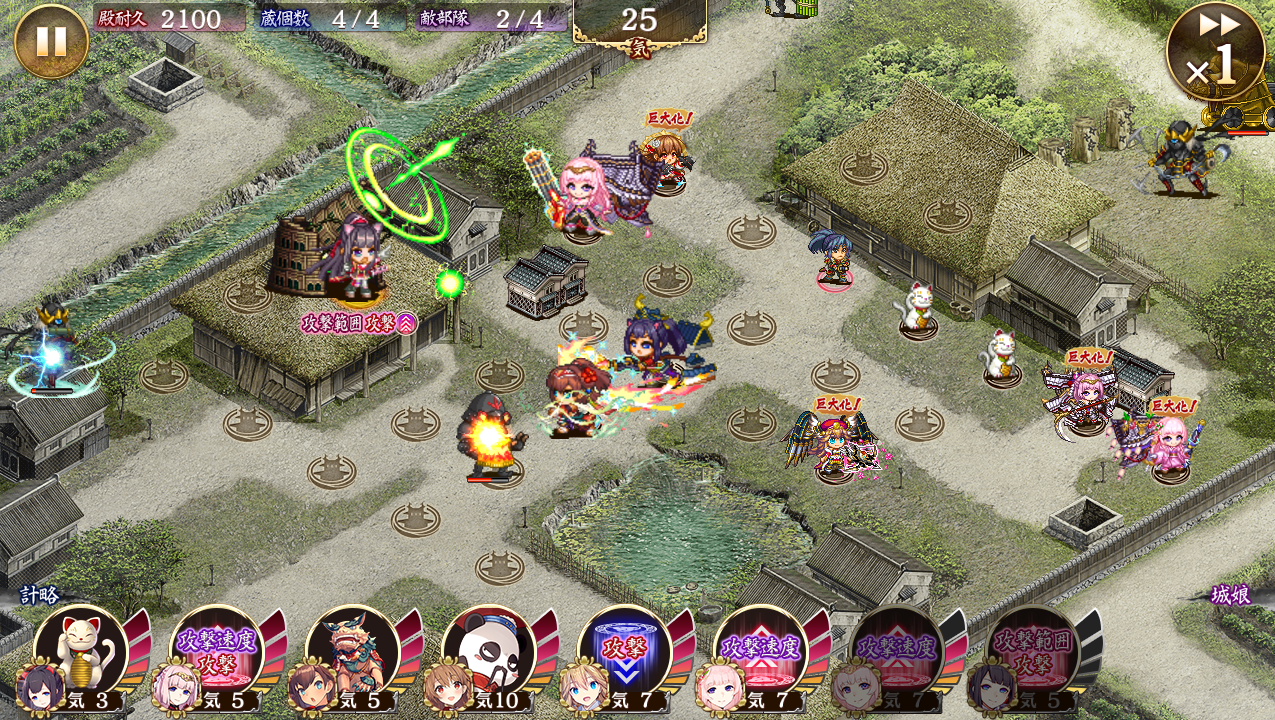This screenshot has width=1275, height=720.
Task: Select the komainu lion-dog strategy icon
Action: [352, 651]
